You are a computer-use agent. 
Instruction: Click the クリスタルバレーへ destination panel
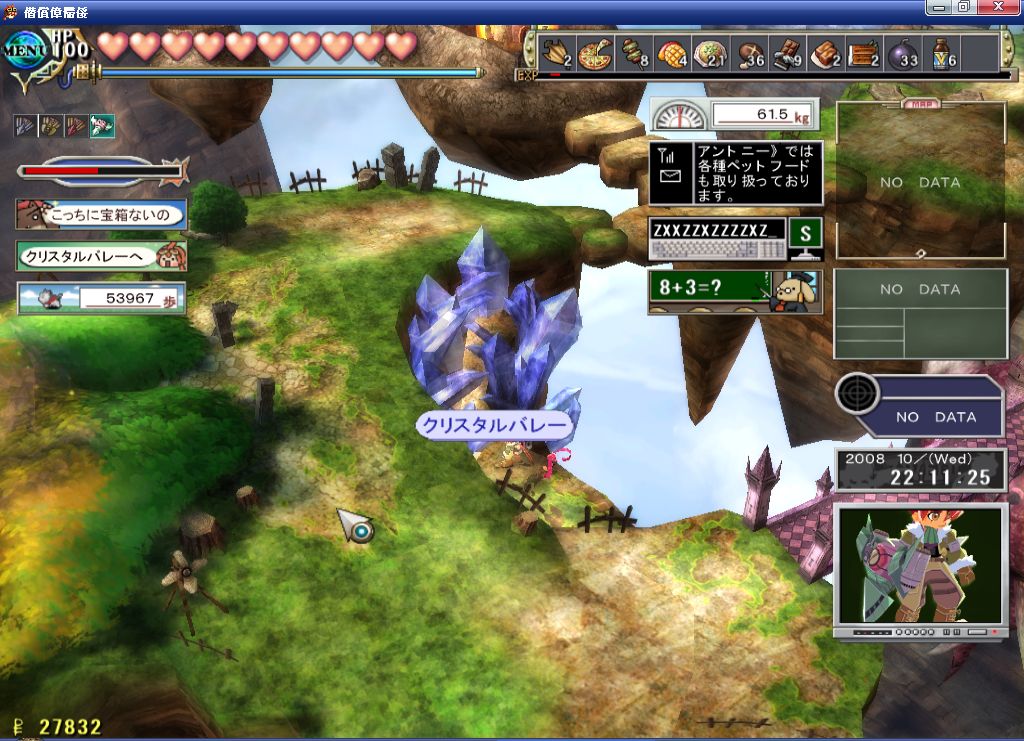[101, 256]
